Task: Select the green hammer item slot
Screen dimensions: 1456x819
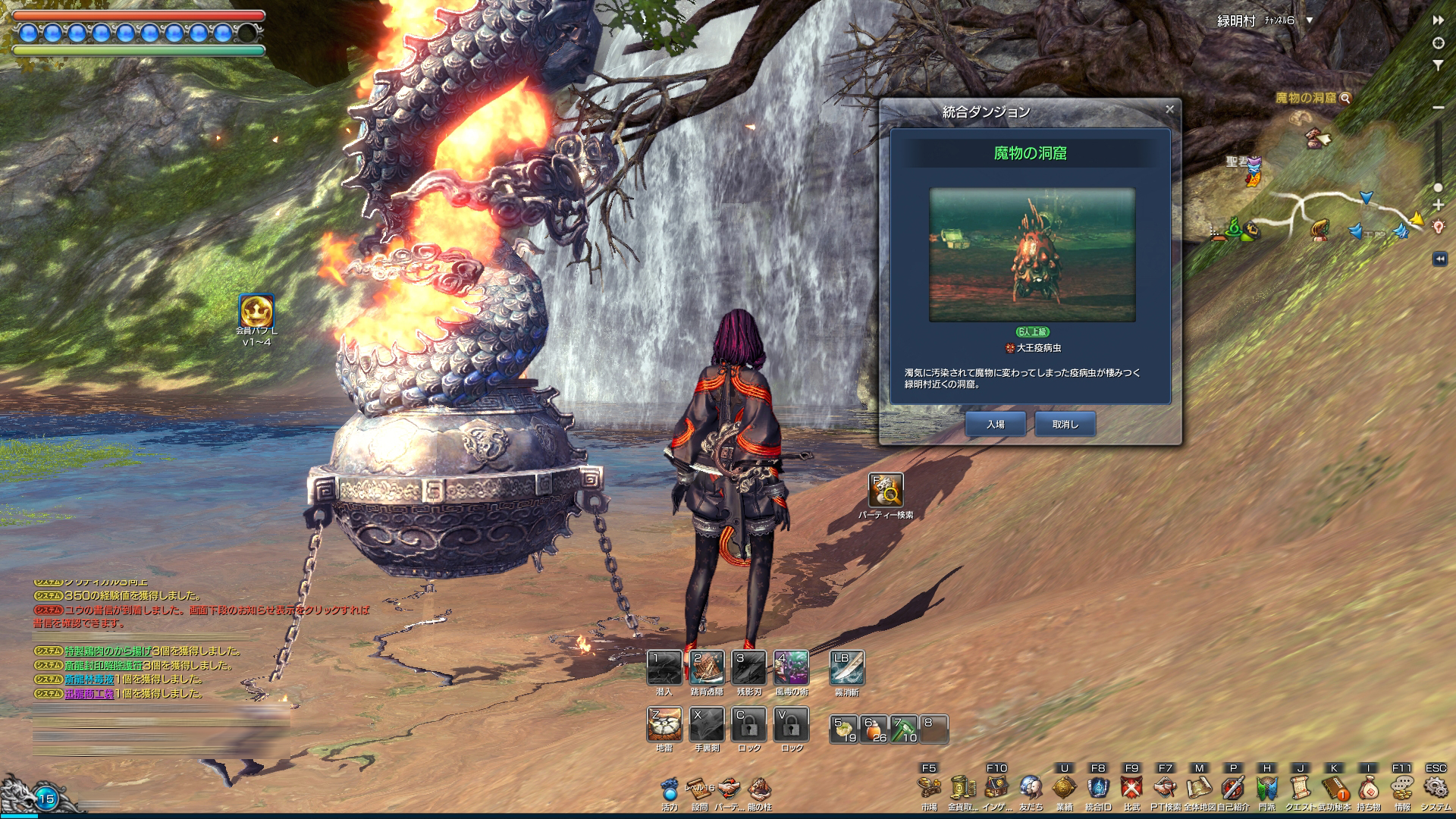Action: click(x=903, y=729)
